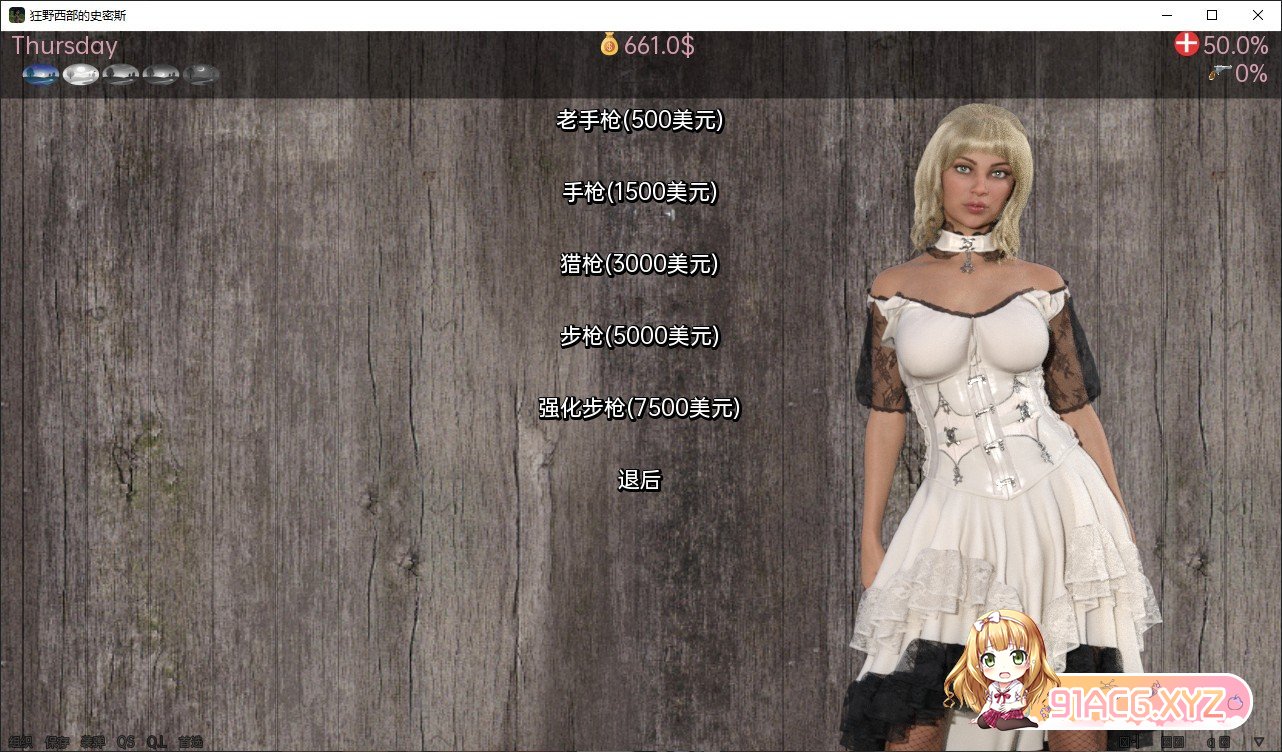The width and height of the screenshot is (1282, 752).
Task: Open the 保存 save menu
Action: click(x=57, y=742)
